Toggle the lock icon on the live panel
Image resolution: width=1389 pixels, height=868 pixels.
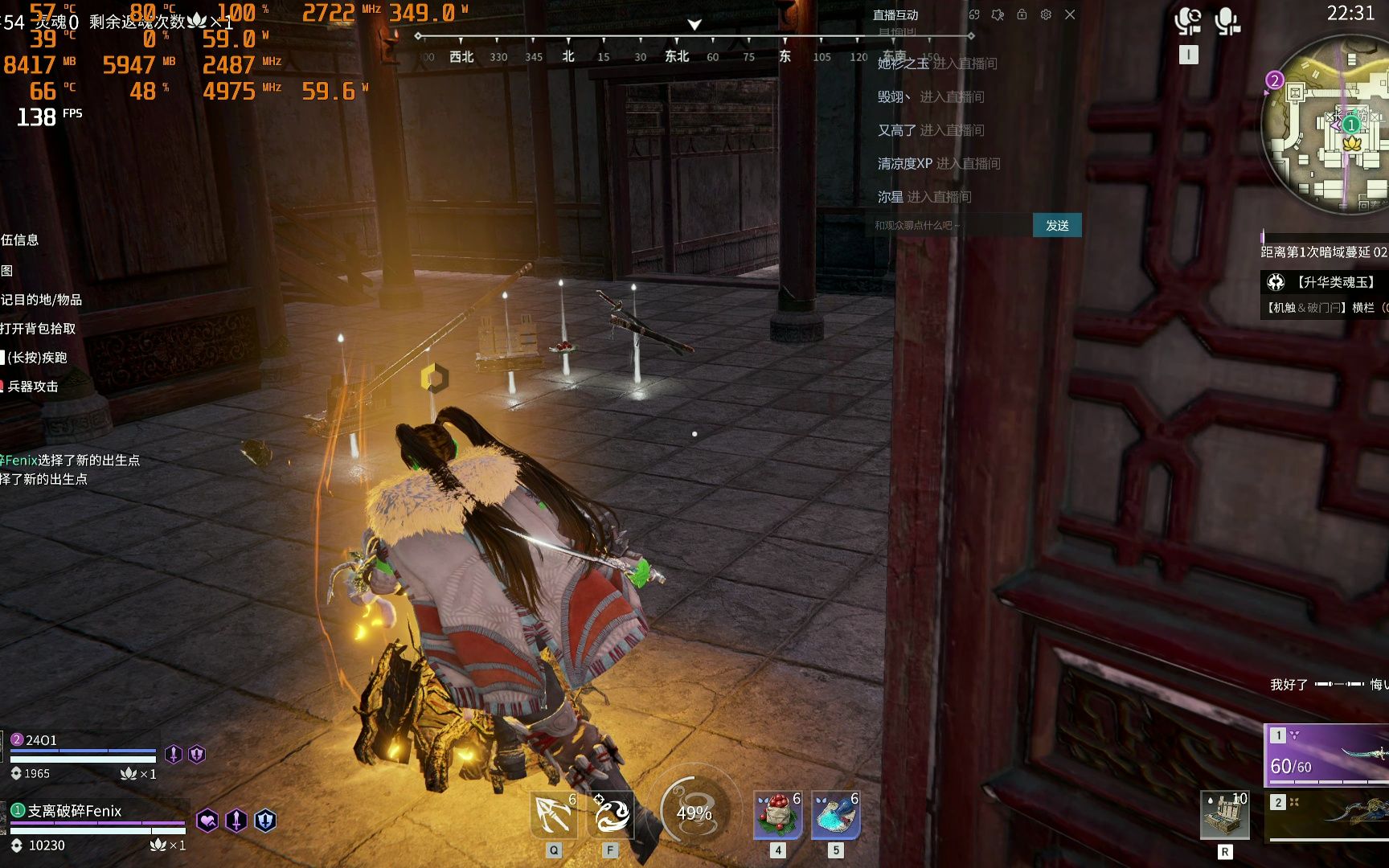(x=1021, y=14)
